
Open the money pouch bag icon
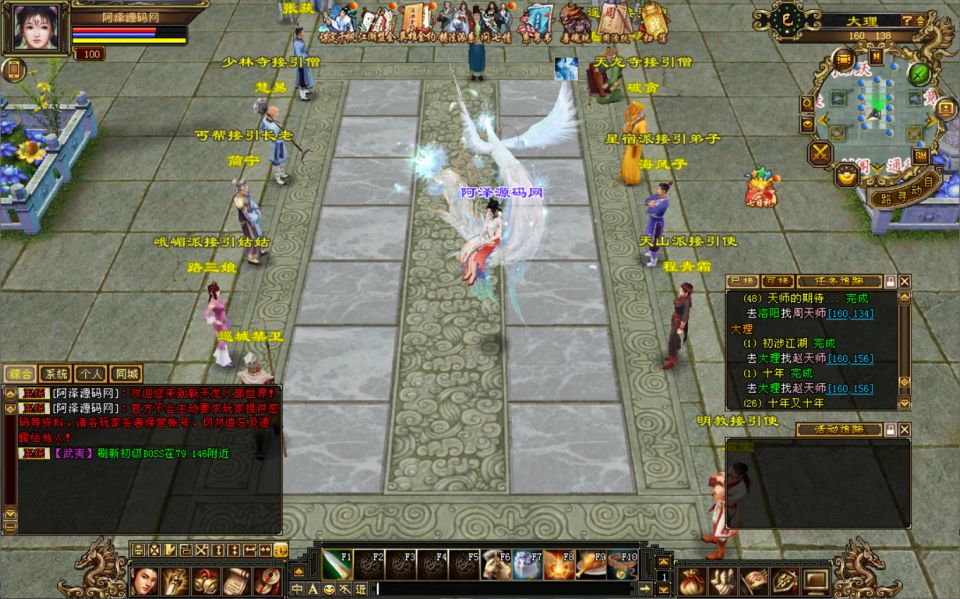693,580
